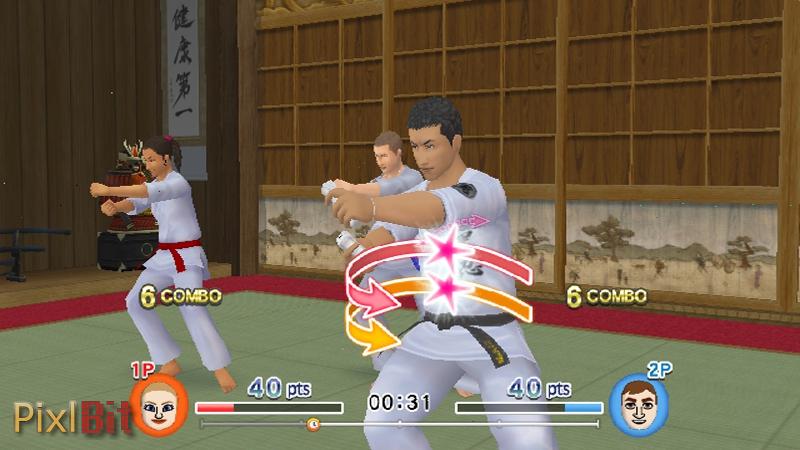Select the 2P Mii portrait icon
Viewport: 800px width, 450px height.
pyautogui.click(x=639, y=406)
